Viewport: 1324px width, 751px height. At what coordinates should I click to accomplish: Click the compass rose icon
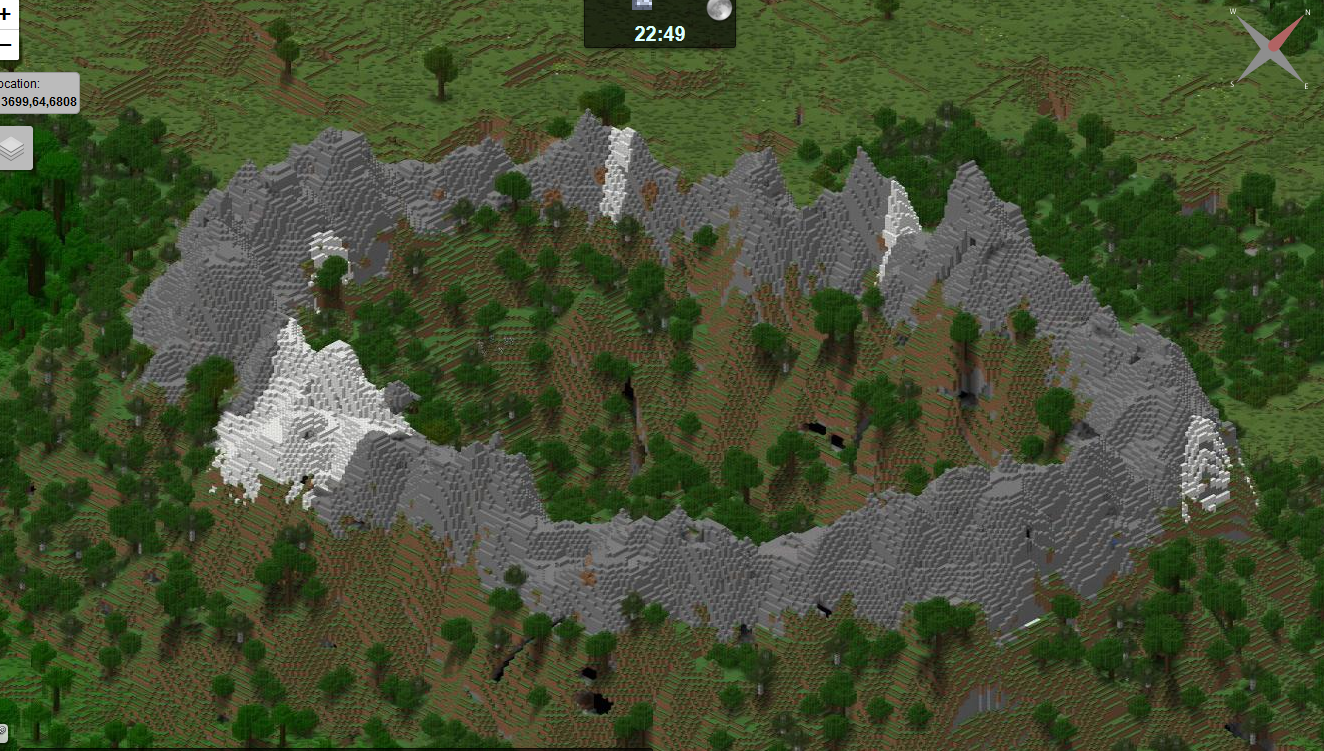coord(1272,48)
